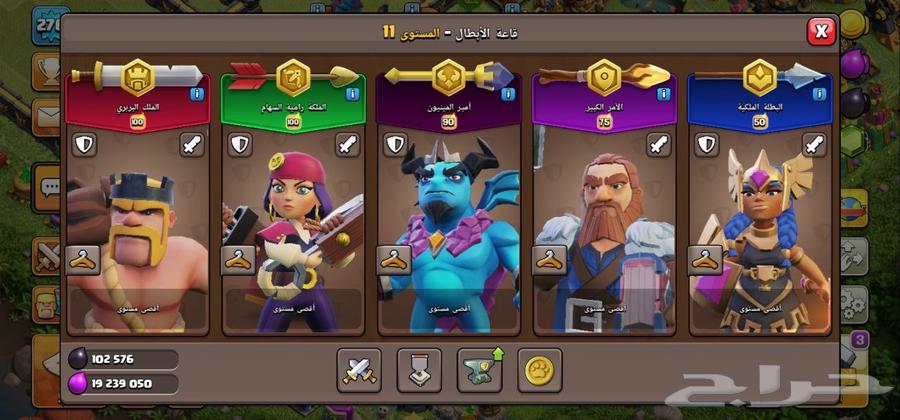Change the Archer Queen's skin
The width and height of the screenshot is (900, 420).
(237, 260)
